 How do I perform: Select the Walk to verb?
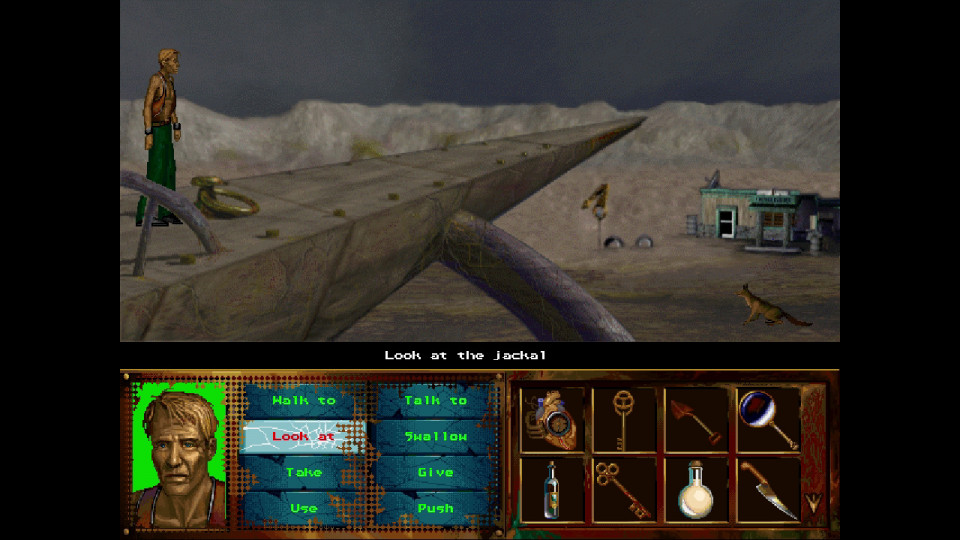304,401
